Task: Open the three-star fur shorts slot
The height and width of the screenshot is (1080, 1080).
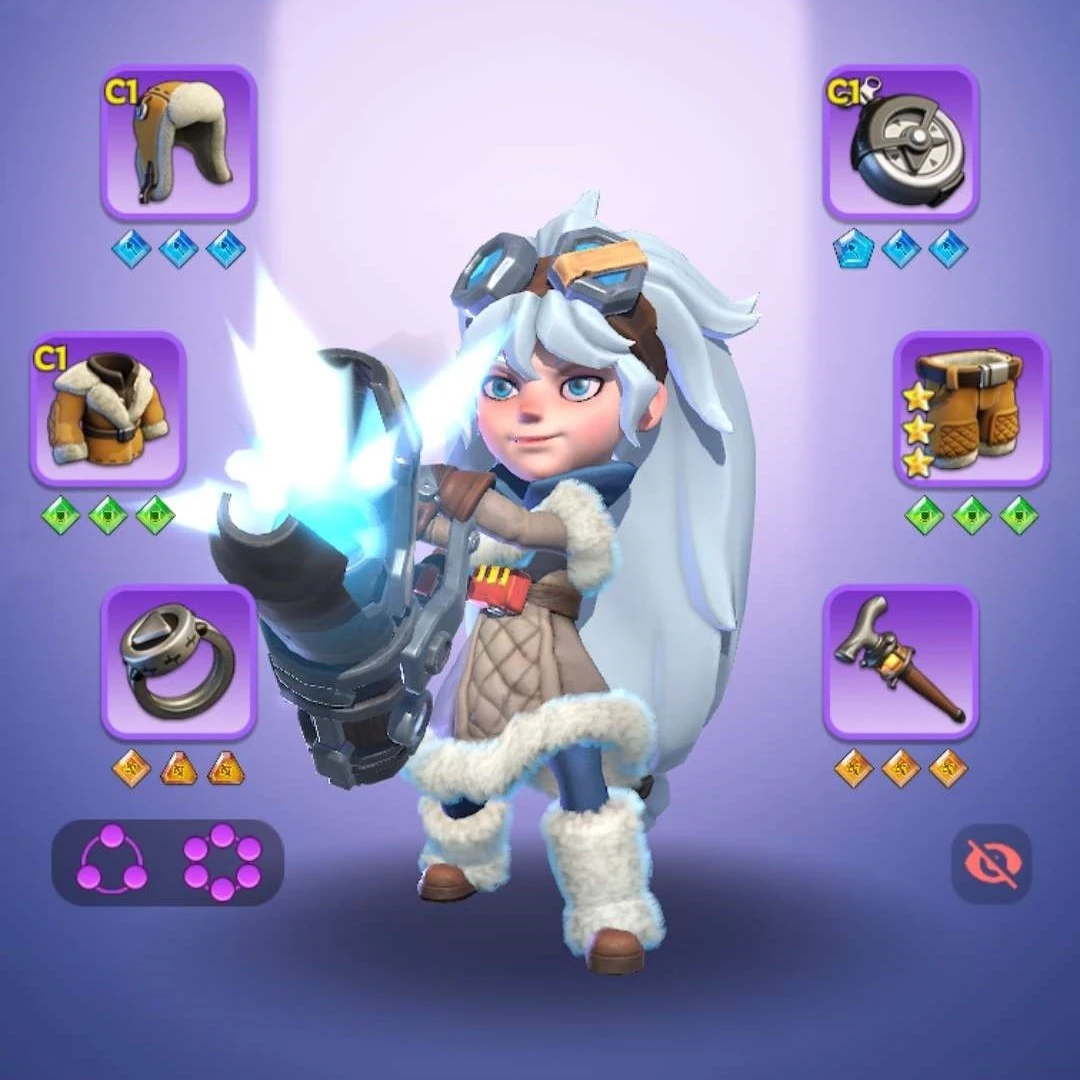Action: [x=971, y=408]
